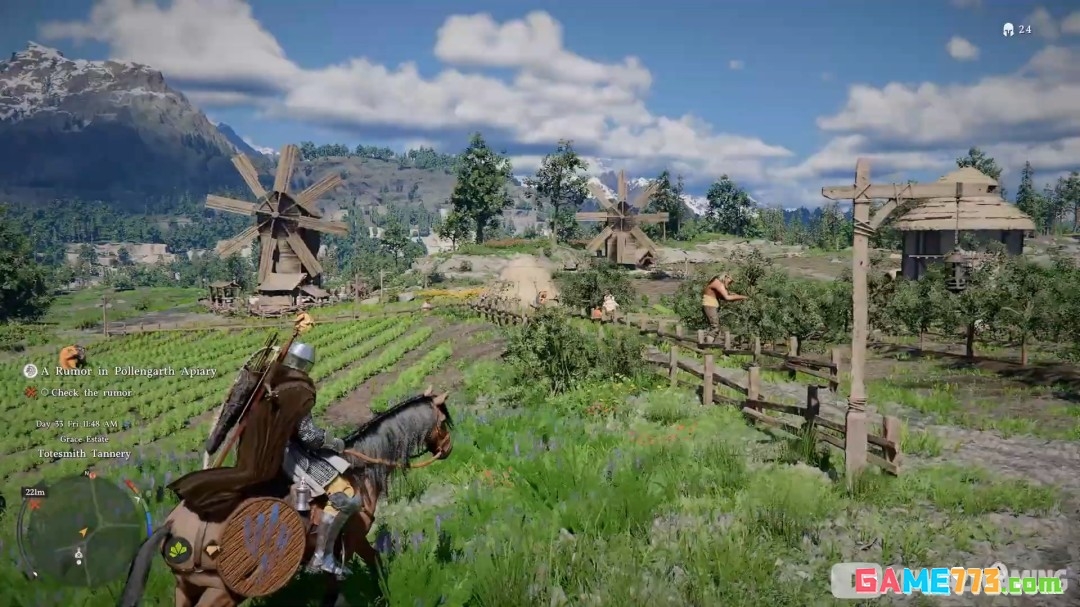This screenshot has height=607, width=1080.
Task: Select "A Rumor in Pollengarth Apiary" quest tracker
Action: tap(128, 371)
